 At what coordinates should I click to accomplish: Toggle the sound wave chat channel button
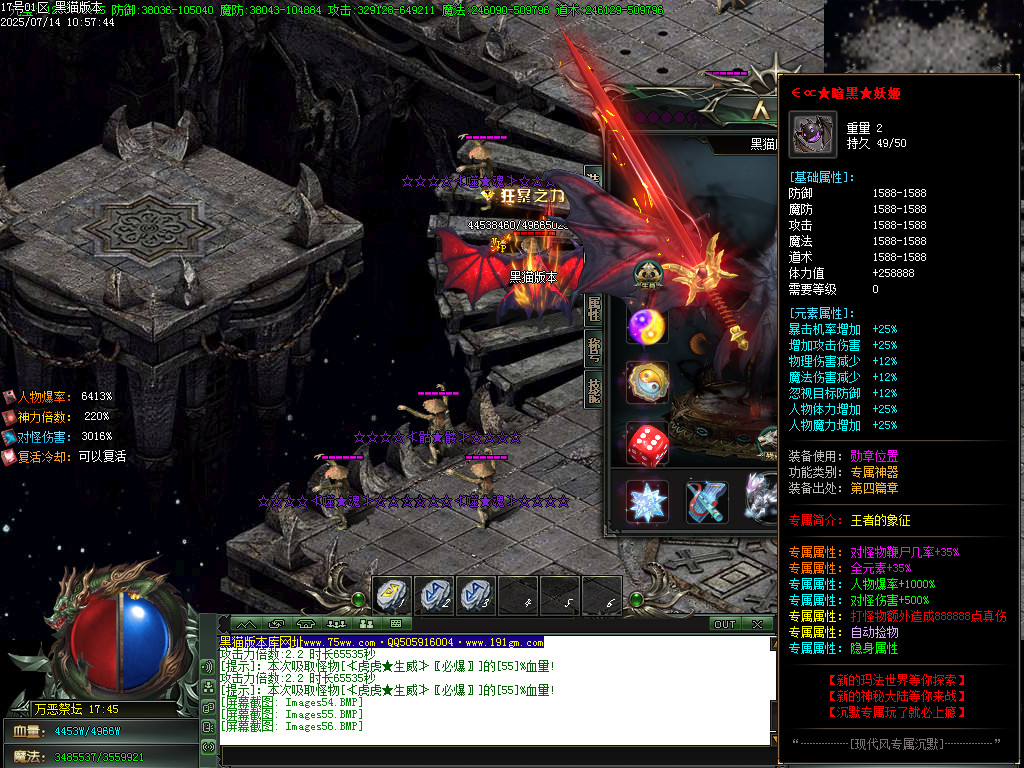coord(208,667)
